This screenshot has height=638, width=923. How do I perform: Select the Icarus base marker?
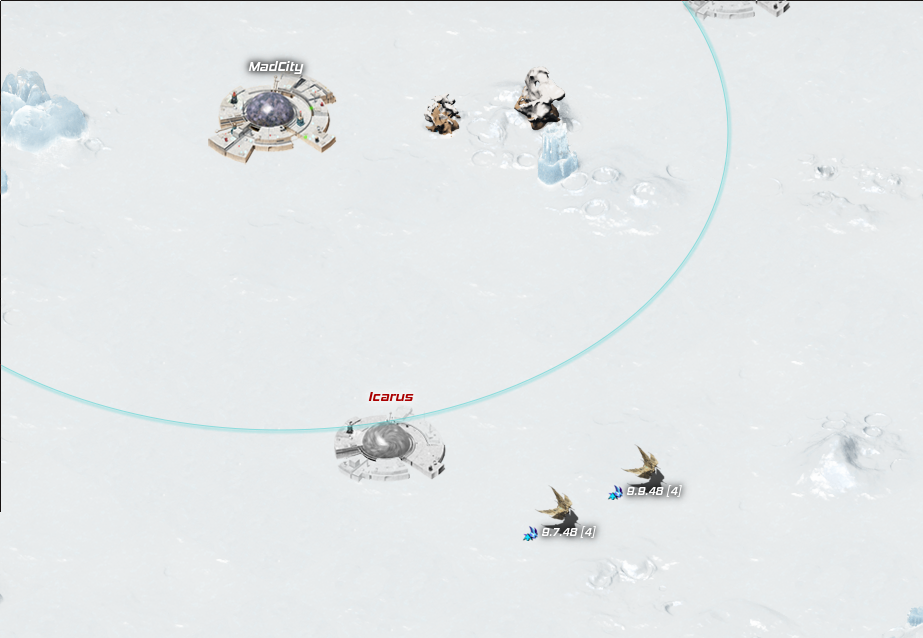tap(388, 447)
